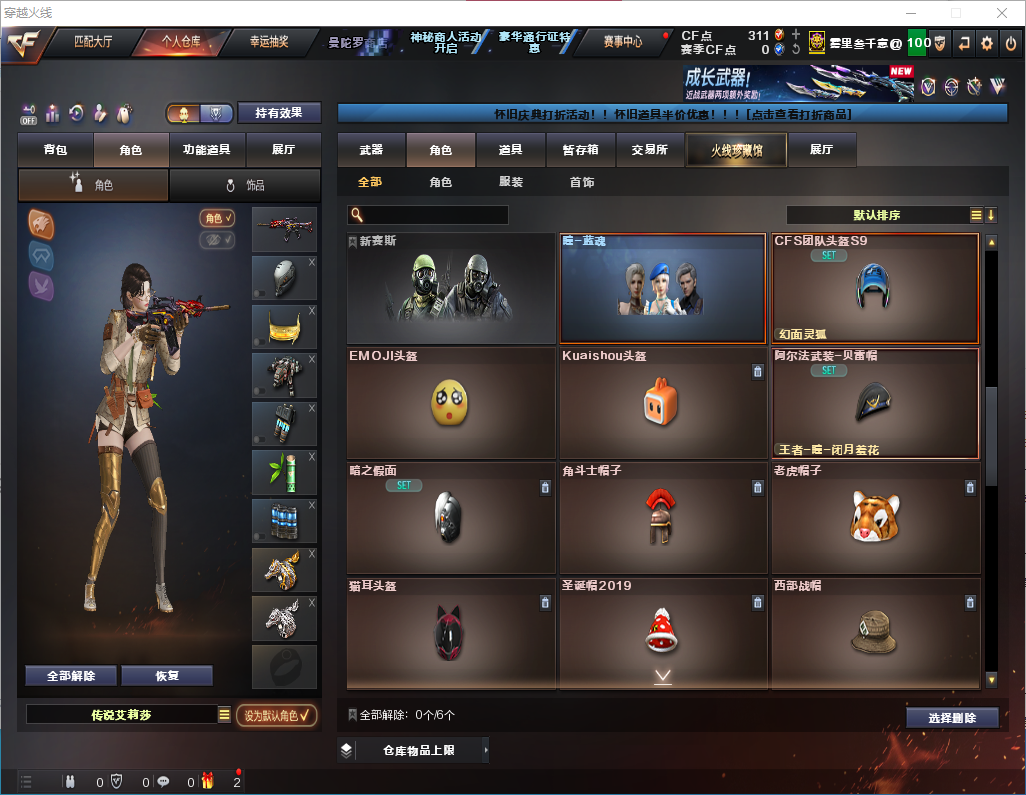Viewport: 1026px width, 795px height.
Task: Select the EMOJI头盔 helmet item
Action: coord(453,403)
